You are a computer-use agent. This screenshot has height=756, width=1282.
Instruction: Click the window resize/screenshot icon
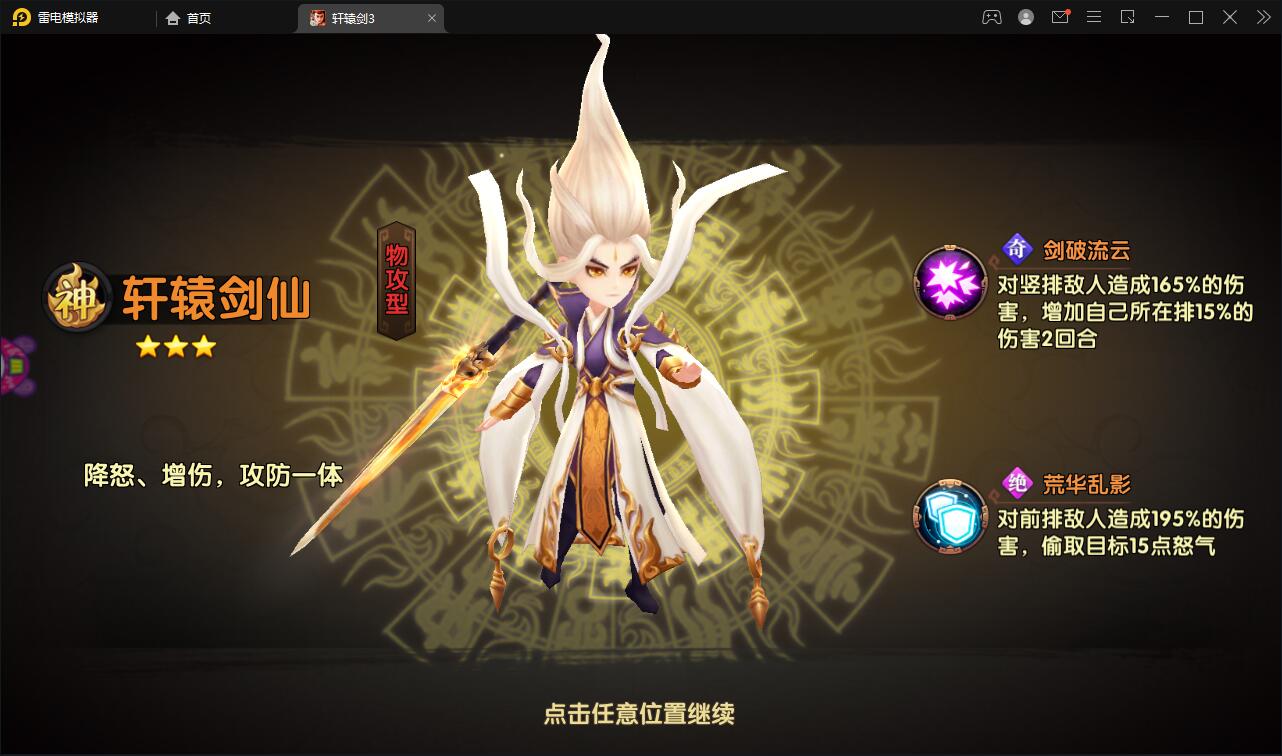click(x=1128, y=17)
